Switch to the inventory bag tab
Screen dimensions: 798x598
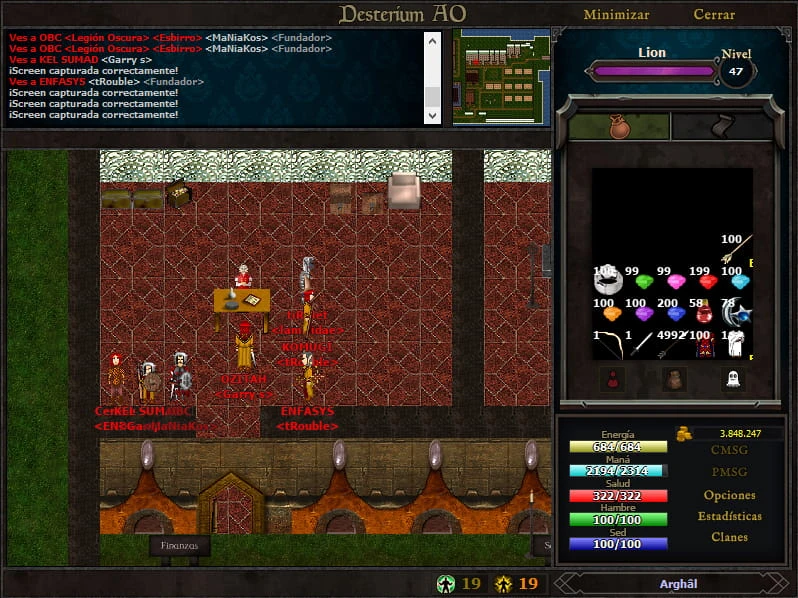click(x=612, y=125)
